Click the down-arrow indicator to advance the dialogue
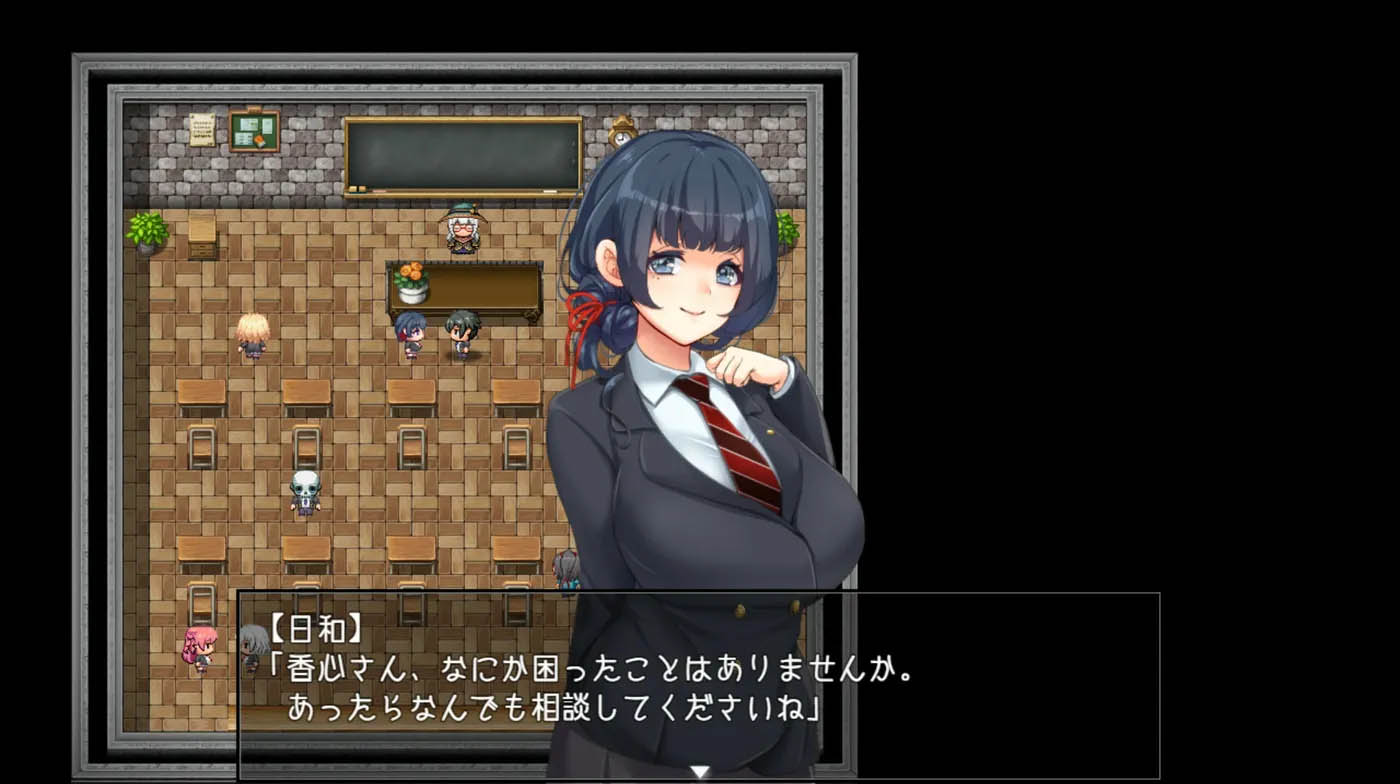Viewport: 1400px width, 784px height. click(700, 772)
